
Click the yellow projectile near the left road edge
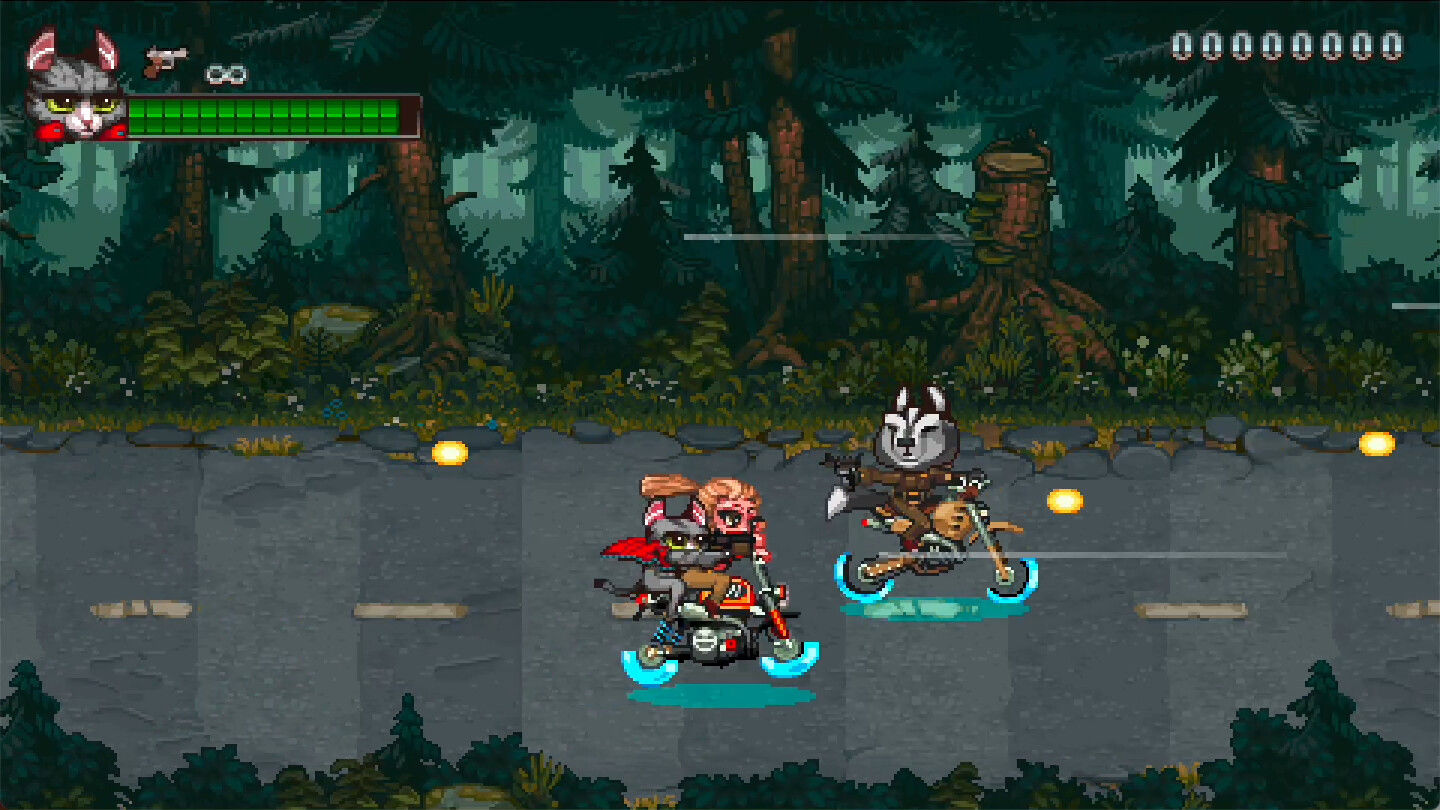pos(450,451)
